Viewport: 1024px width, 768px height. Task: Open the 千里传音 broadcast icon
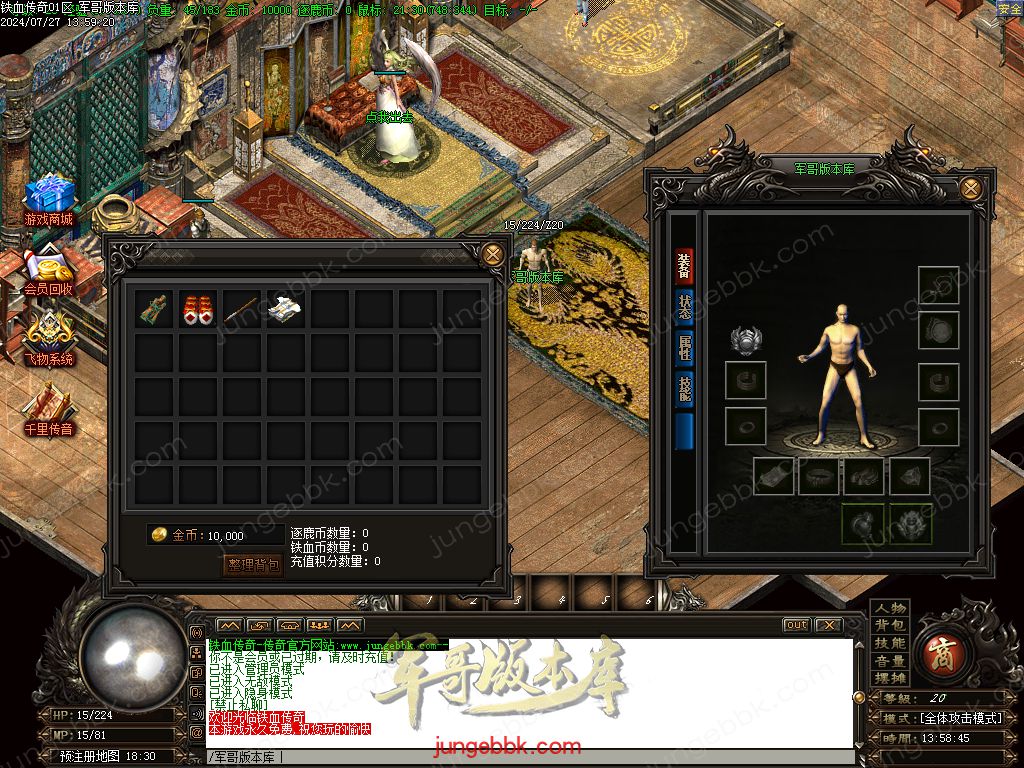click(x=49, y=410)
